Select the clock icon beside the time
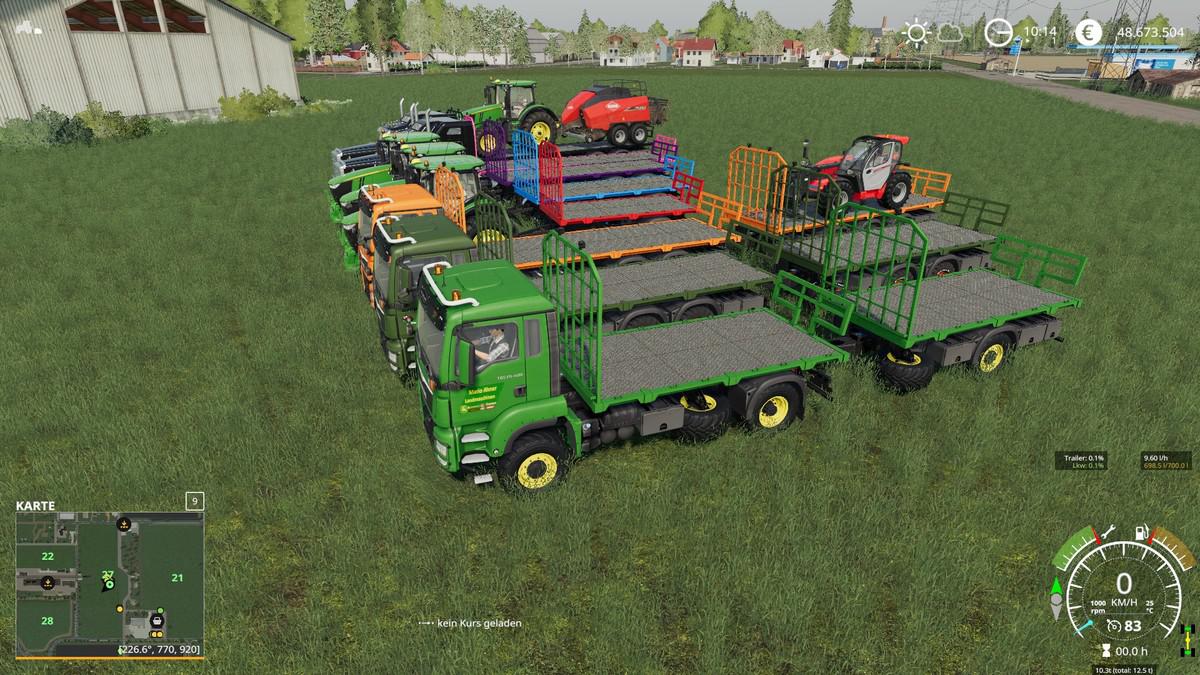The image size is (1200, 675). [998, 33]
